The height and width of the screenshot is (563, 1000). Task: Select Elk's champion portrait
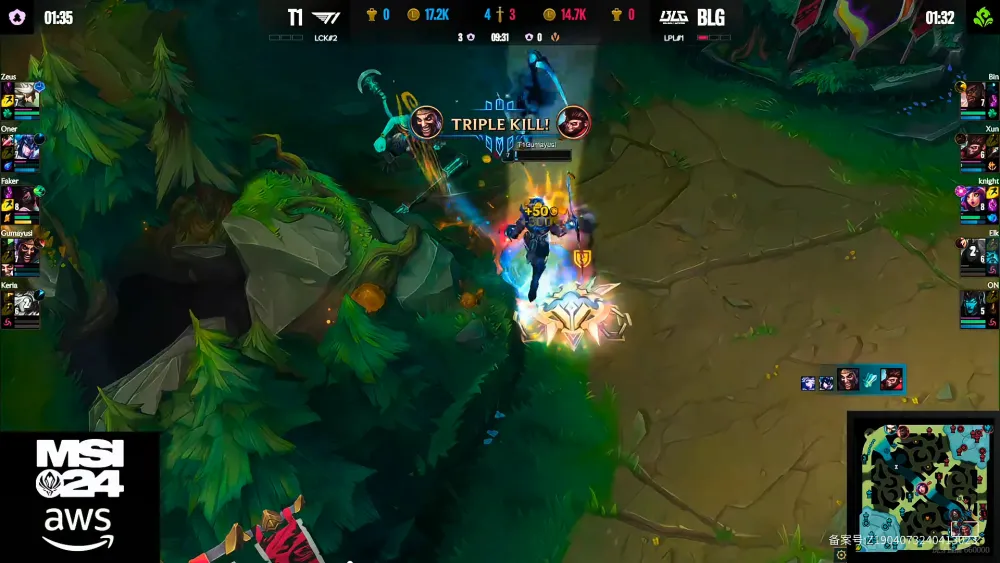point(973,251)
